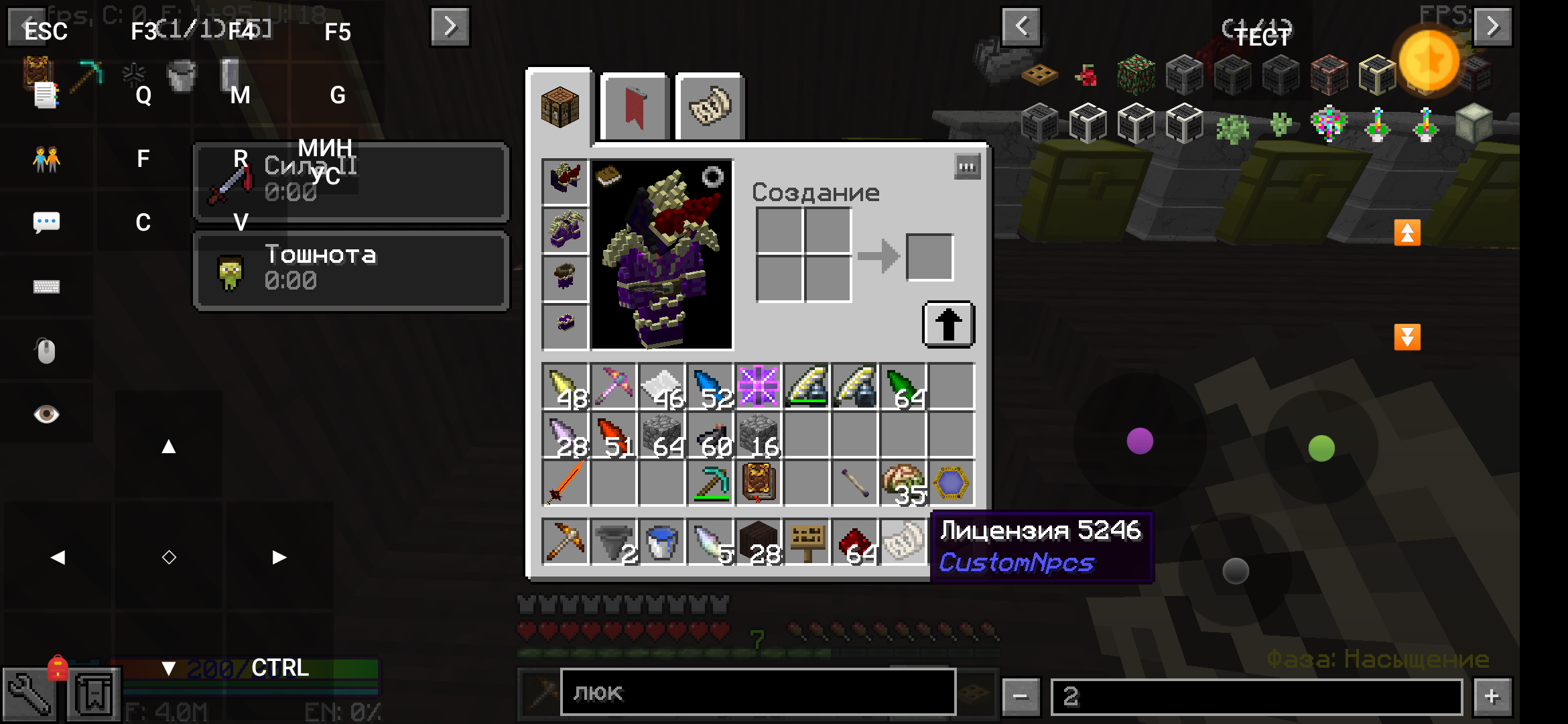Tap the F5 overlay key
This screenshot has height=724, width=1568.
click(337, 32)
